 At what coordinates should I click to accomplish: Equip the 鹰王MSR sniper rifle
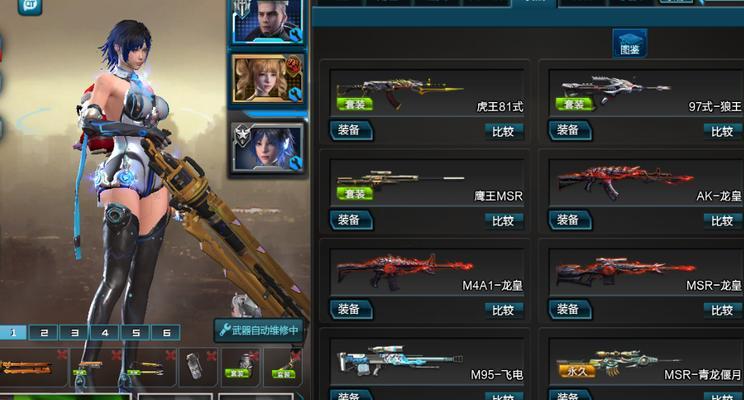(351, 220)
